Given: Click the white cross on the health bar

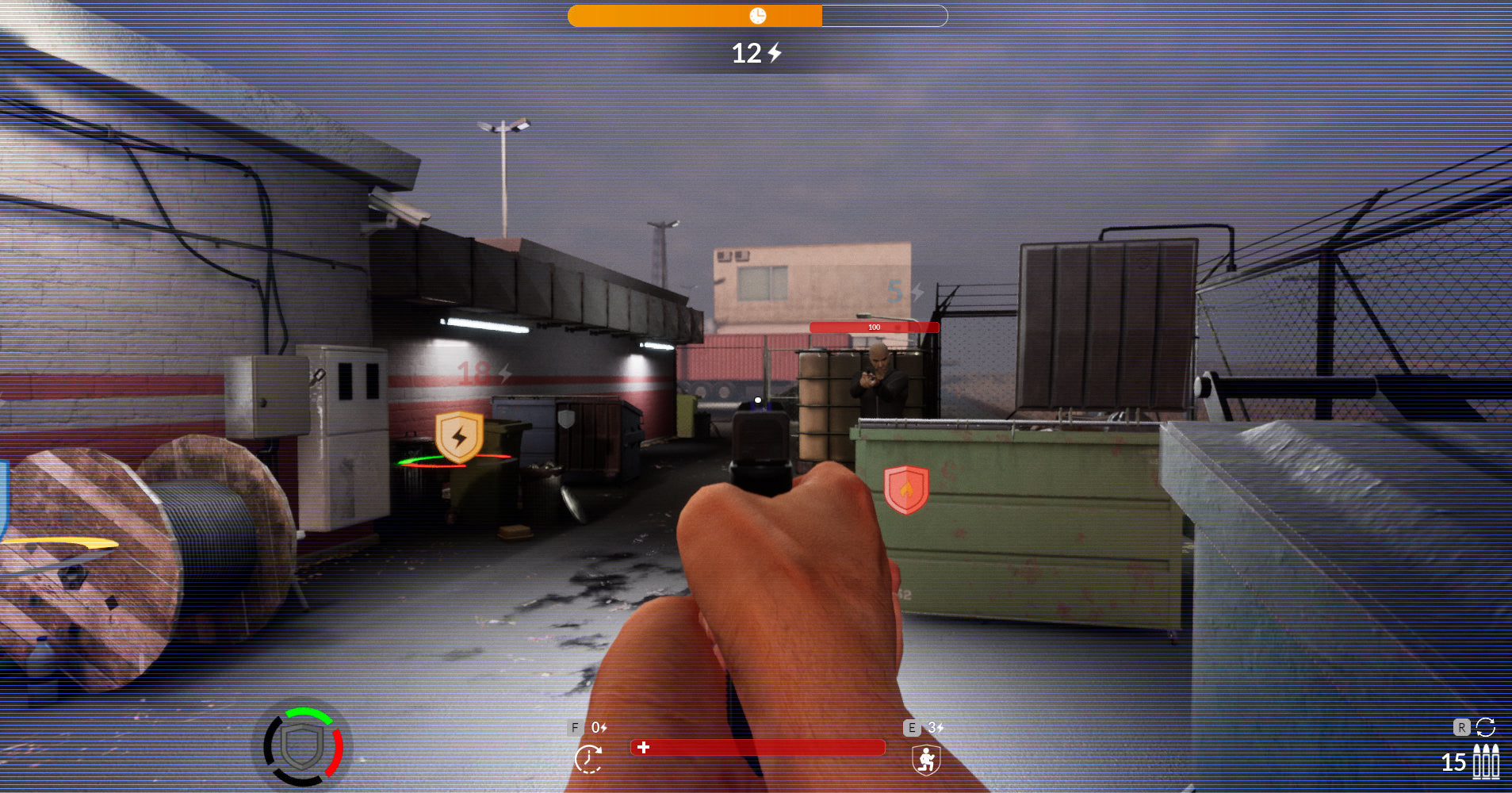Looking at the screenshot, I should point(644,747).
